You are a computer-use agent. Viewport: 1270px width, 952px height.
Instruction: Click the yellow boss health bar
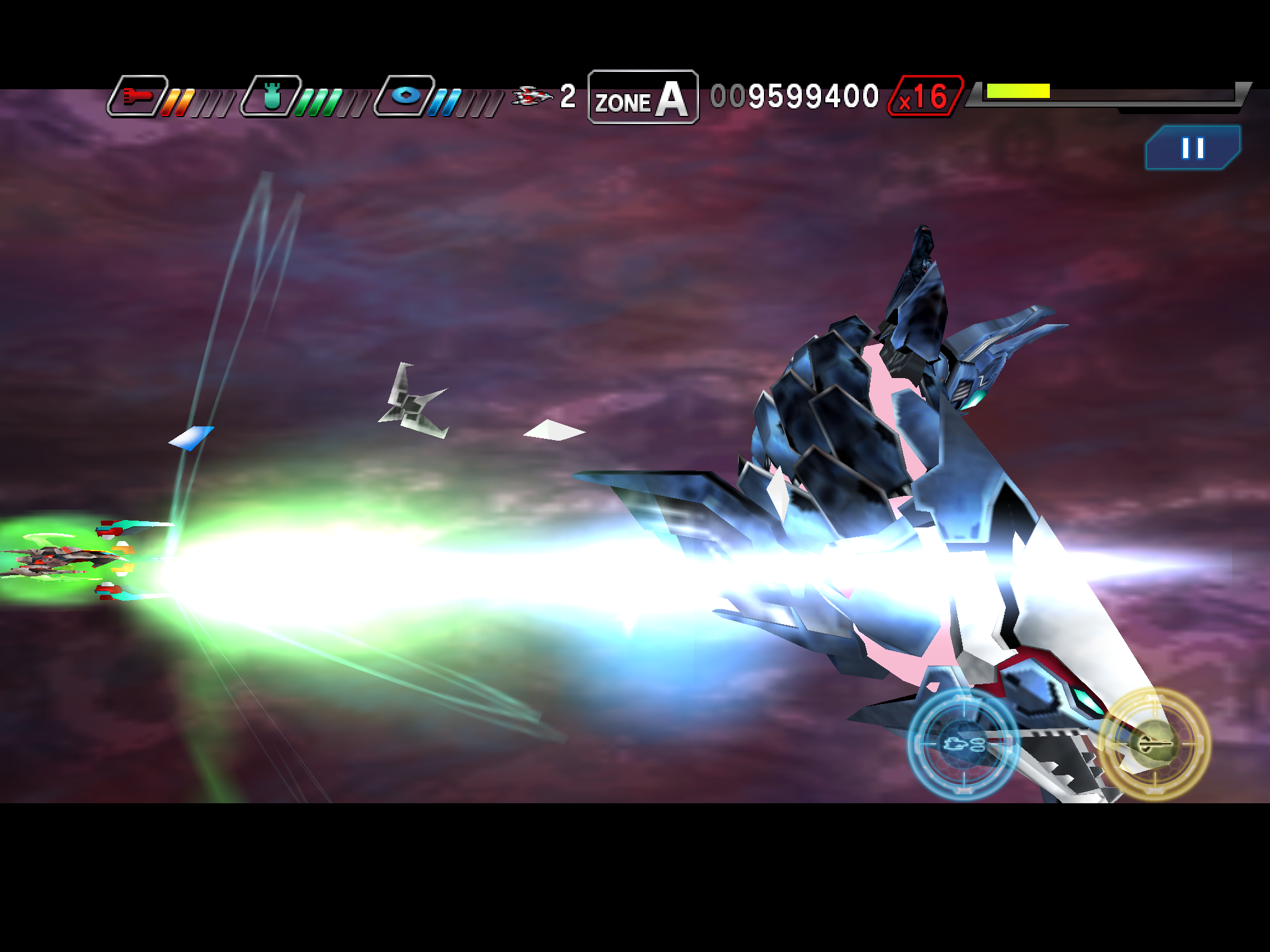(x=1019, y=91)
